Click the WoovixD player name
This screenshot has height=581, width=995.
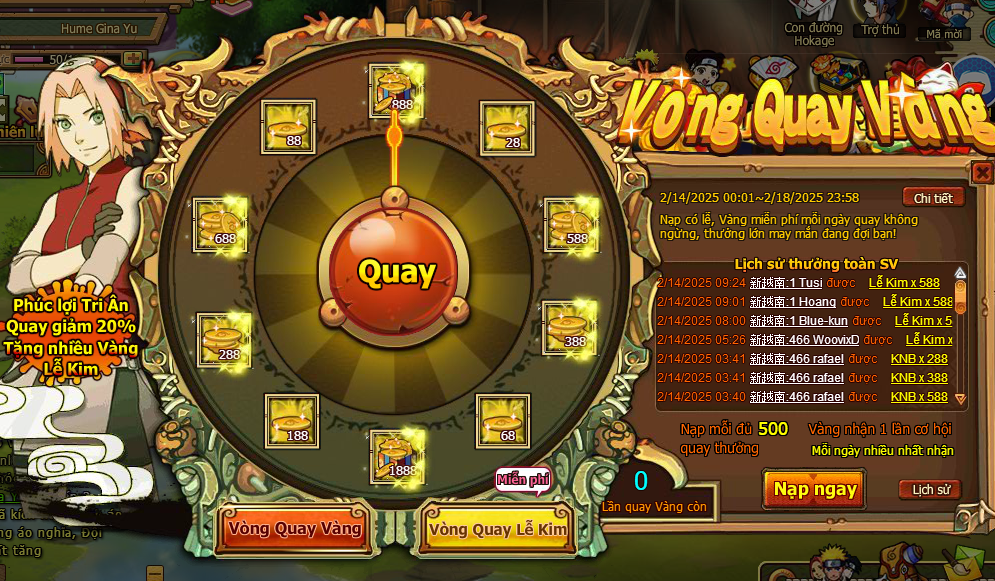click(x=805, y=340)
